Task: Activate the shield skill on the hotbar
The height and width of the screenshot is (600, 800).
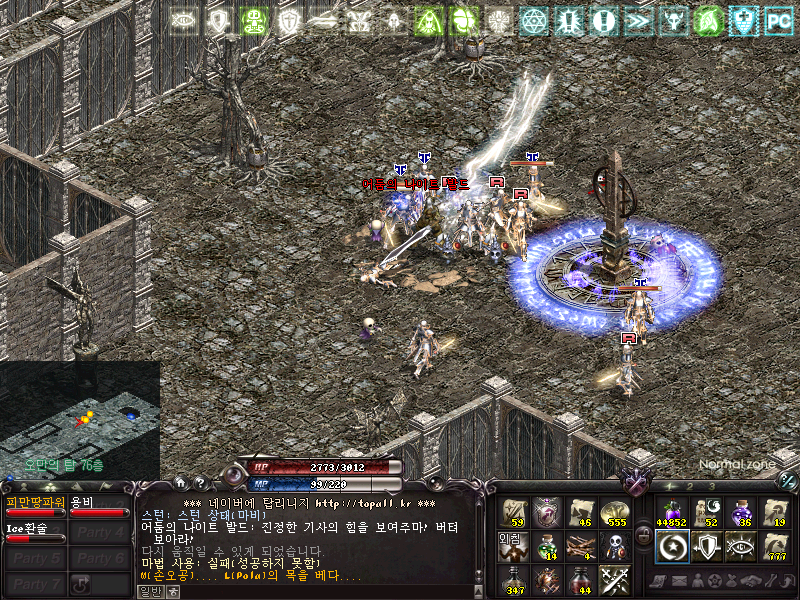Action: pyautogui.click(x=705, y=545)
